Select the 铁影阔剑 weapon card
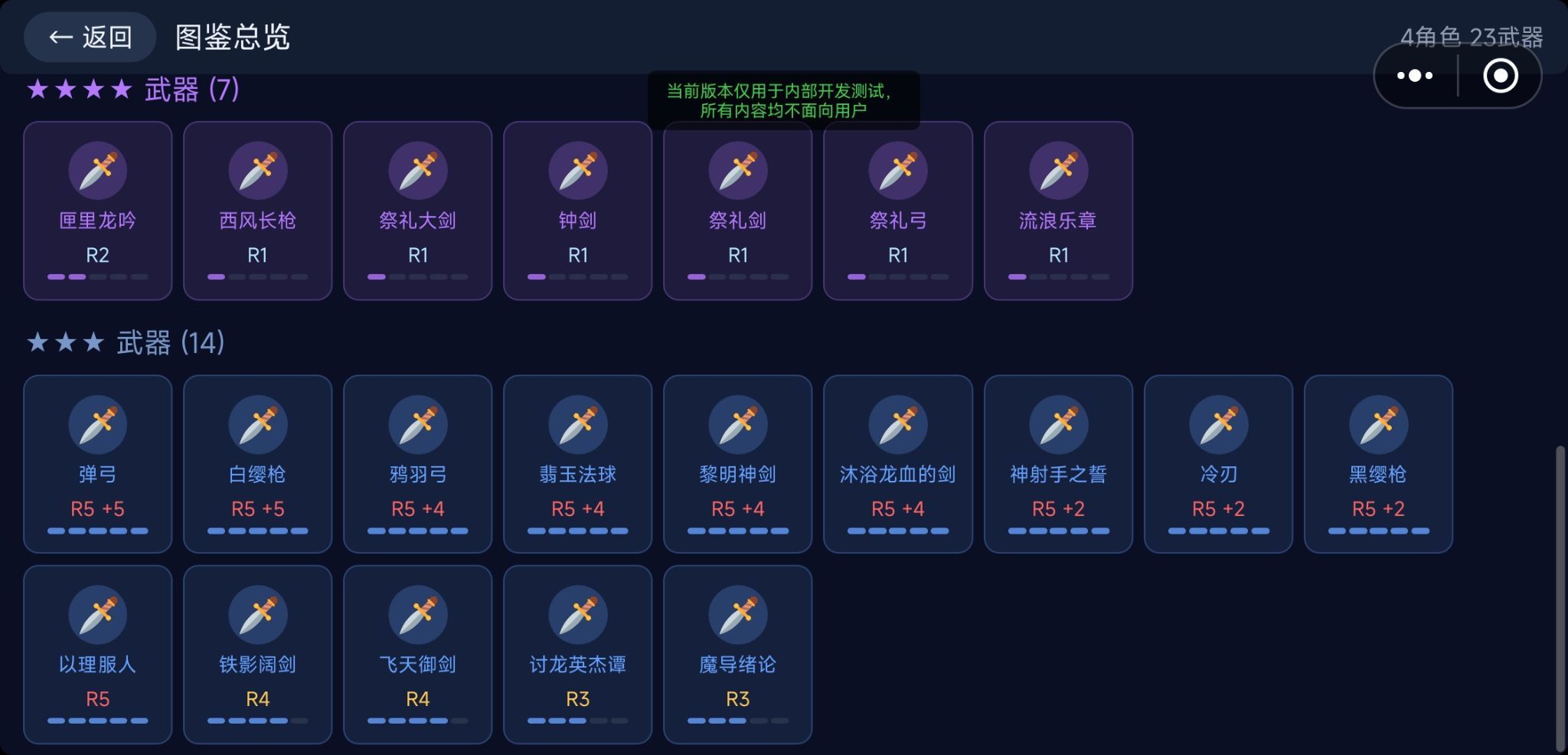1568x755 pixels. point(257,654)
